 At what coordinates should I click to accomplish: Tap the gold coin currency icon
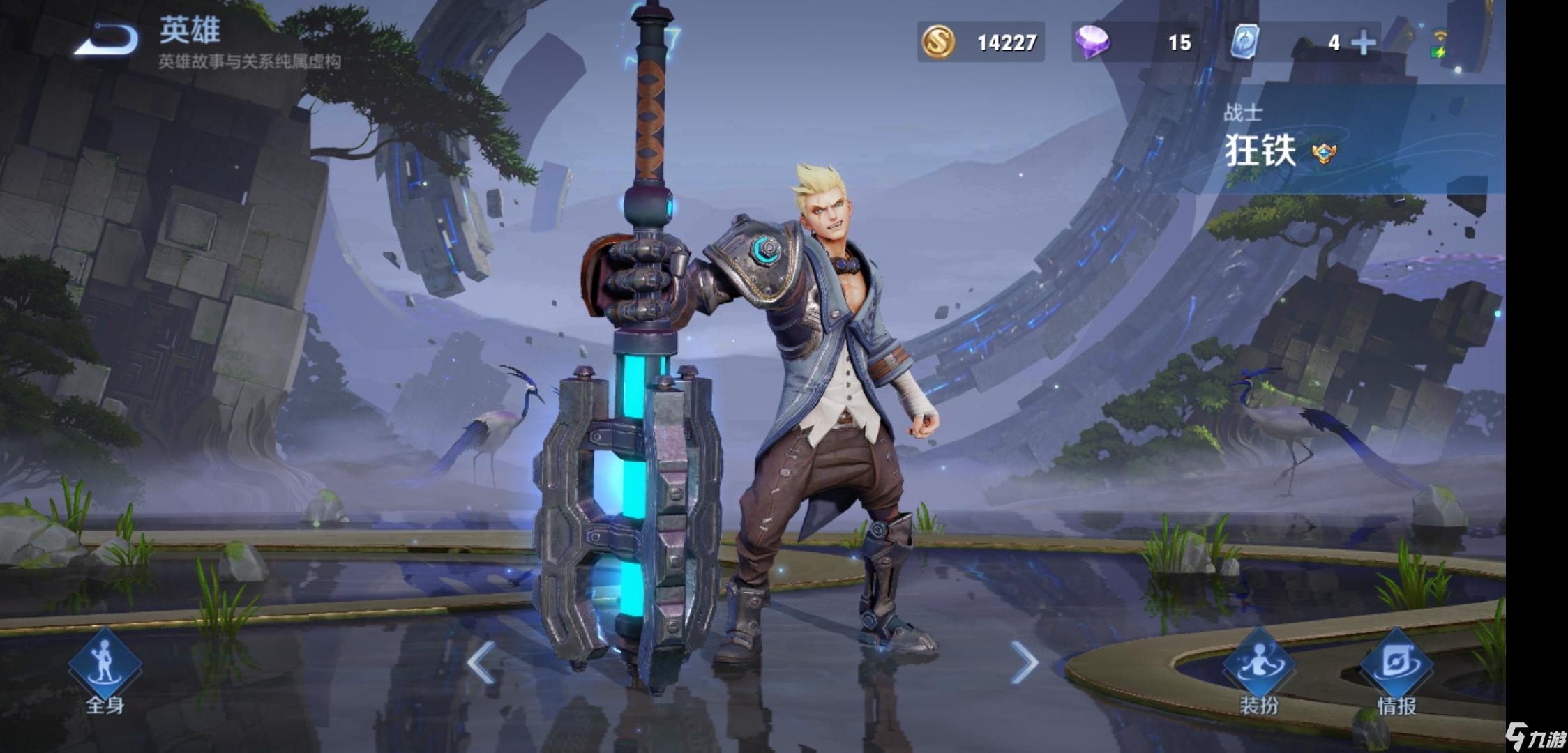(x=938, y=42)
